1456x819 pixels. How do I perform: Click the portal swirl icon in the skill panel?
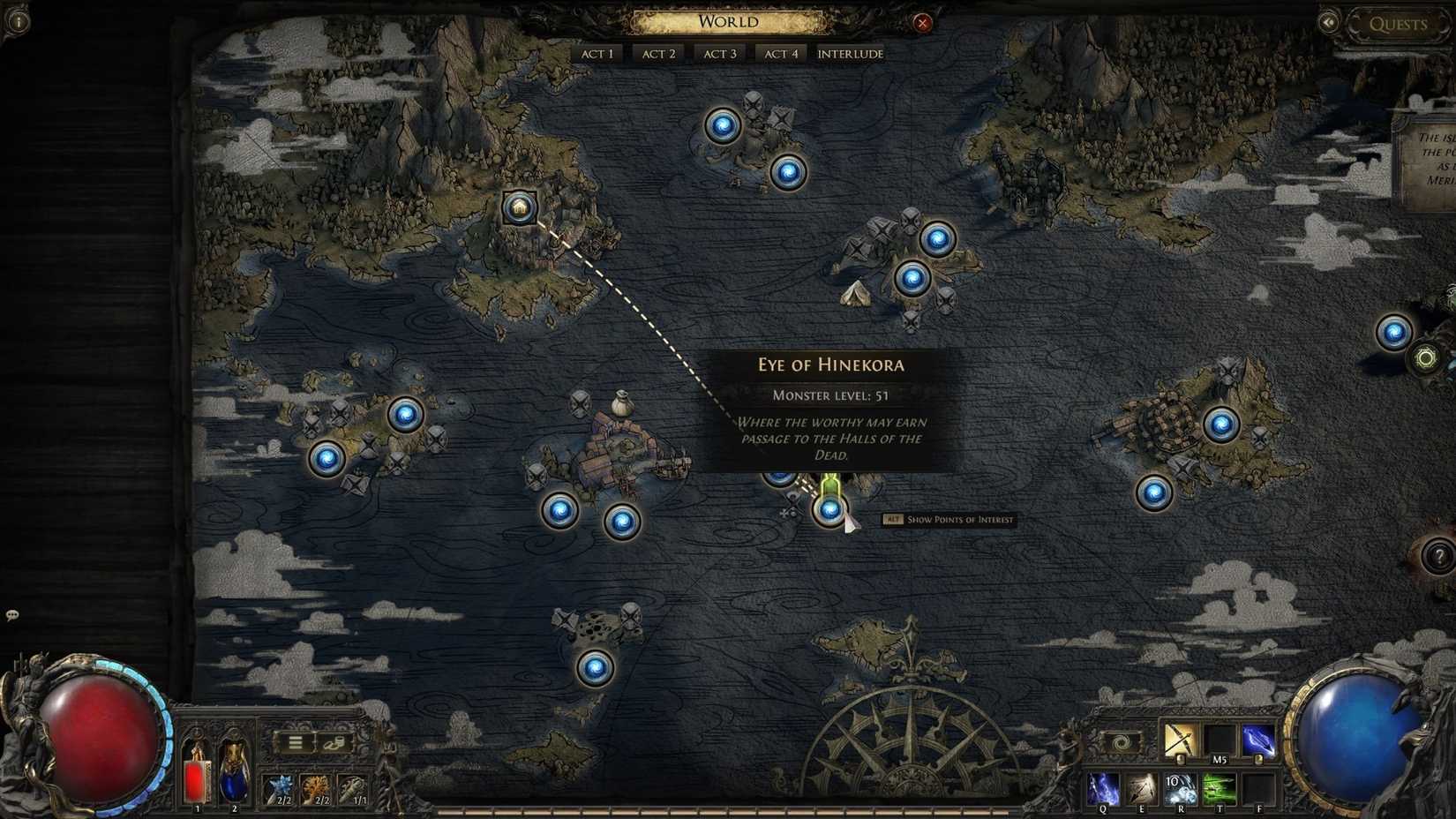pyautogui.click(x=1117, y=744)
